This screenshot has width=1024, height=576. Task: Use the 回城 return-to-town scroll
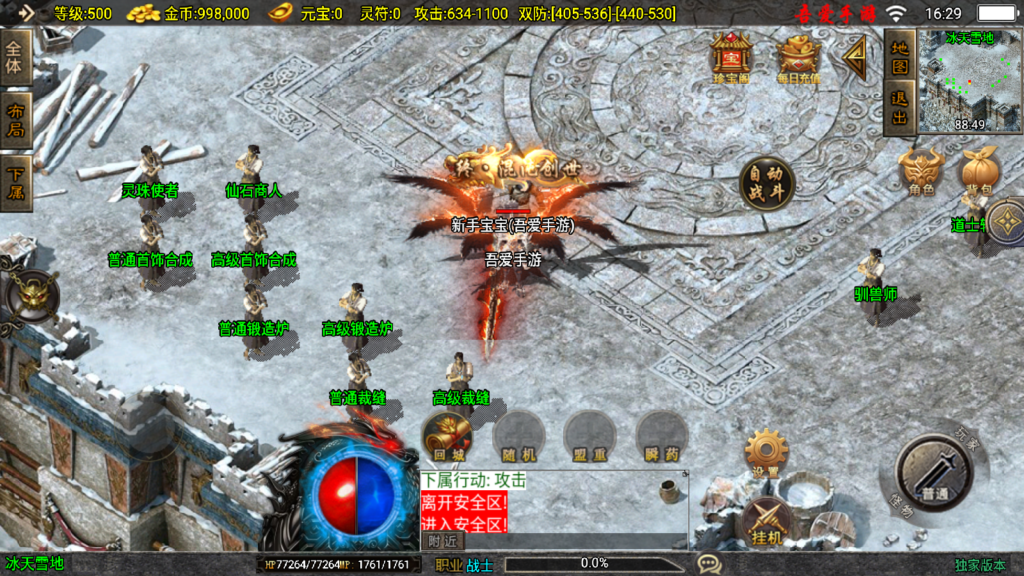[445, 436]
